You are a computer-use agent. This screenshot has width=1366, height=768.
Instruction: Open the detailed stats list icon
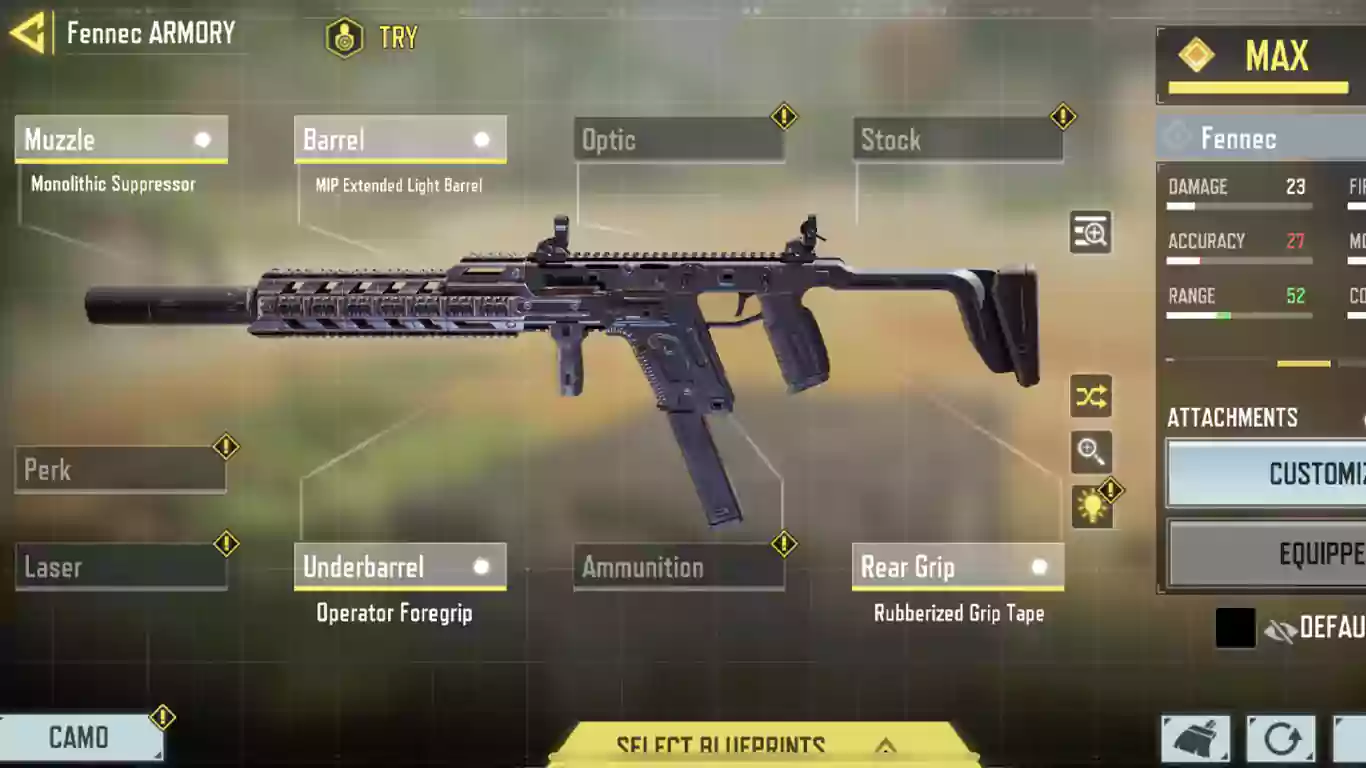[x=1090, y=233]
